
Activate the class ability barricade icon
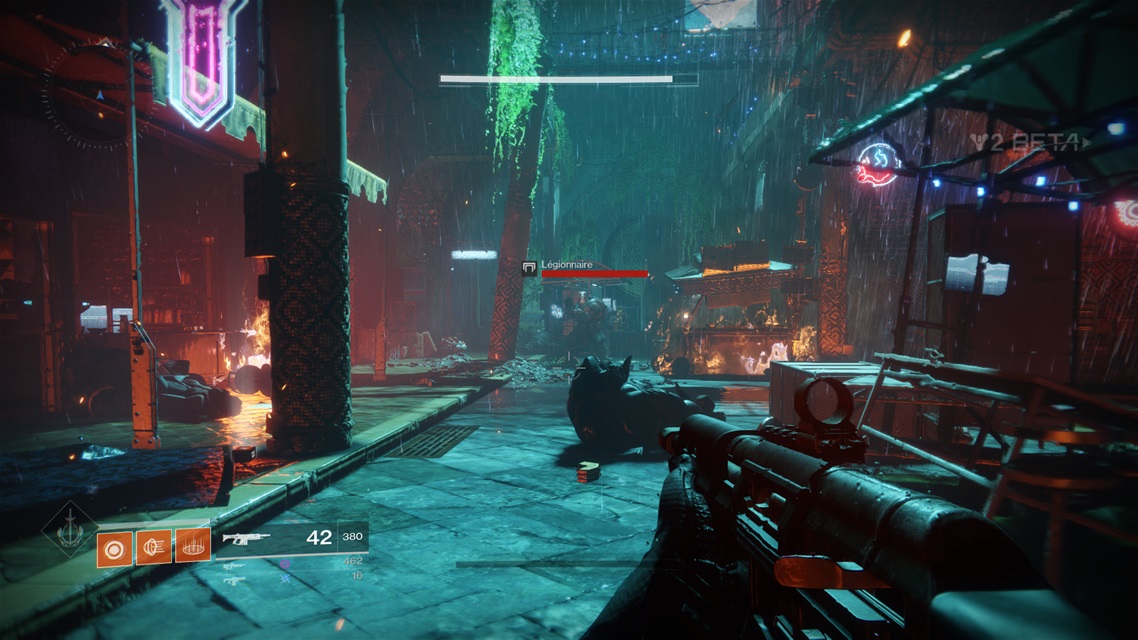coord(192,547)
